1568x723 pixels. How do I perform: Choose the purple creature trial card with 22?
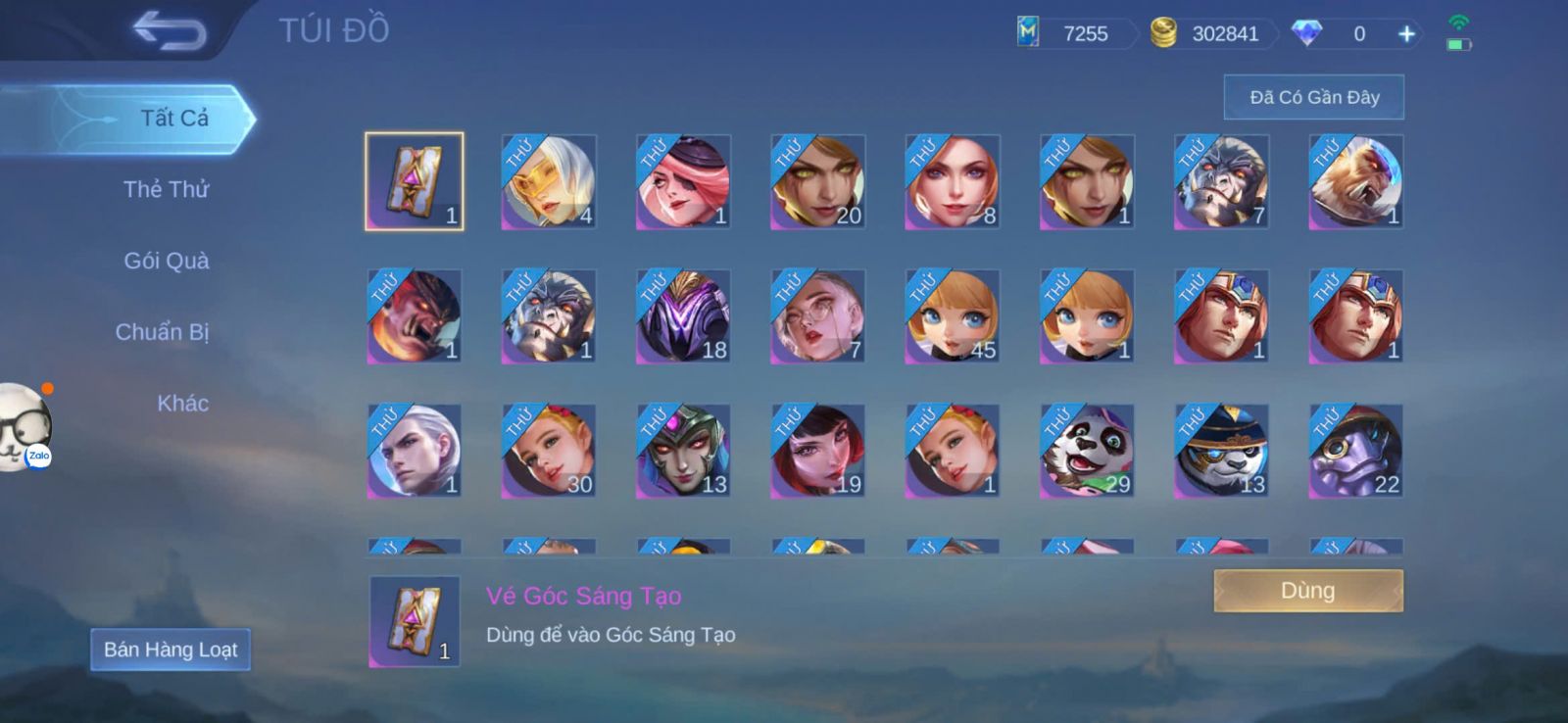click(1355, 452)
